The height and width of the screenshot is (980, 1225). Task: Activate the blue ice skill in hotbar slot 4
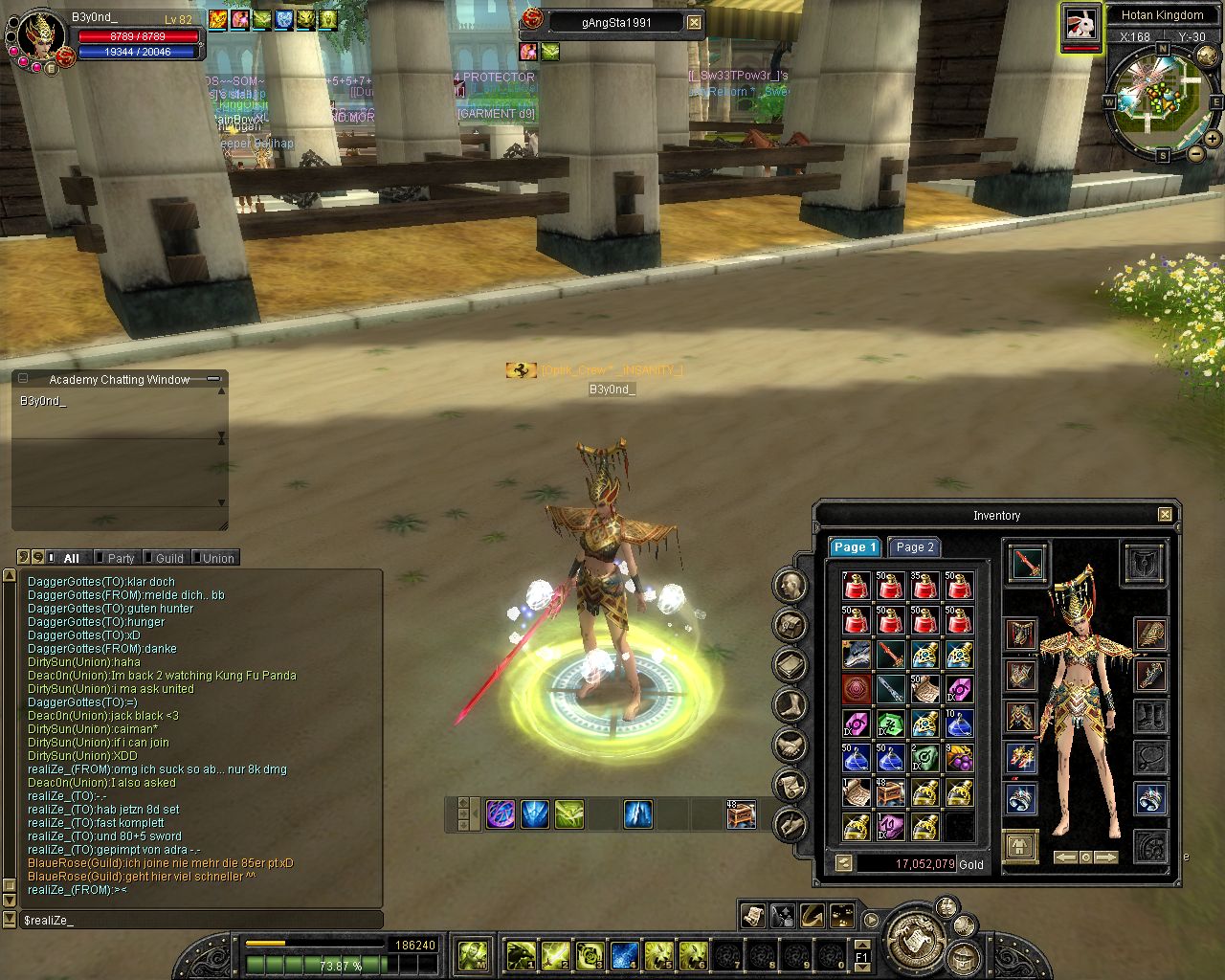pyautogui.click(x=625, y=954)
